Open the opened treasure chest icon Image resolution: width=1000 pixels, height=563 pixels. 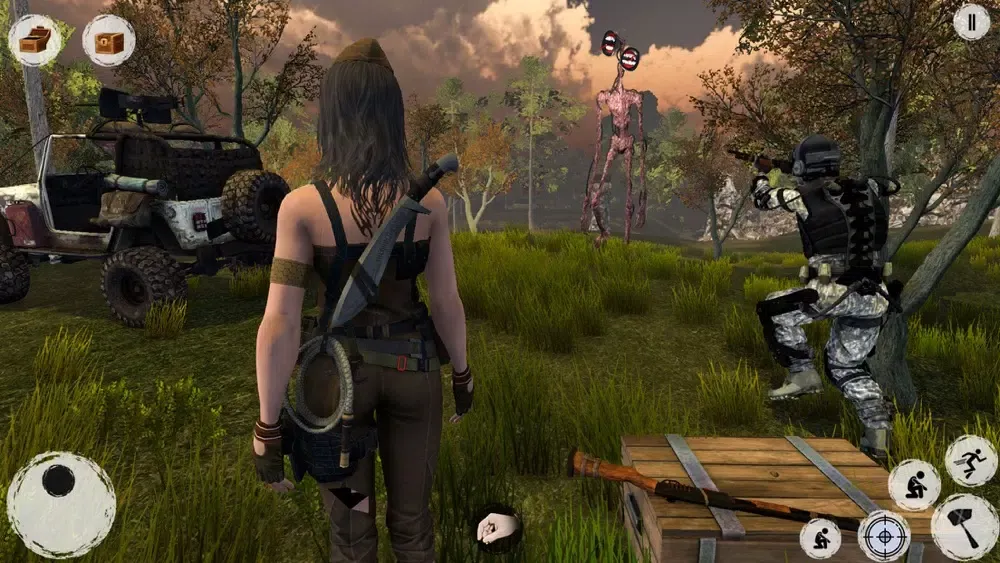coord(34,40)
